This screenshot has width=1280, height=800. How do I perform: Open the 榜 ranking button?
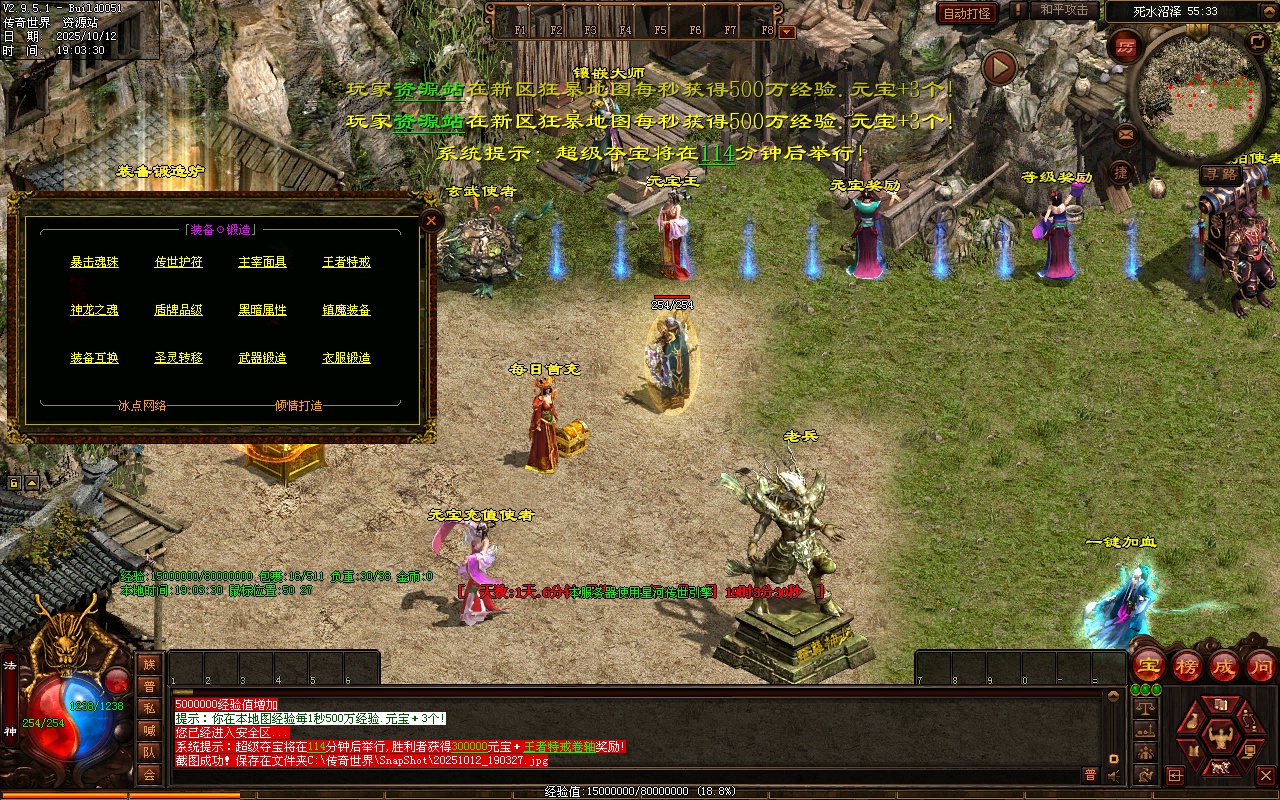pos(1187,666)
